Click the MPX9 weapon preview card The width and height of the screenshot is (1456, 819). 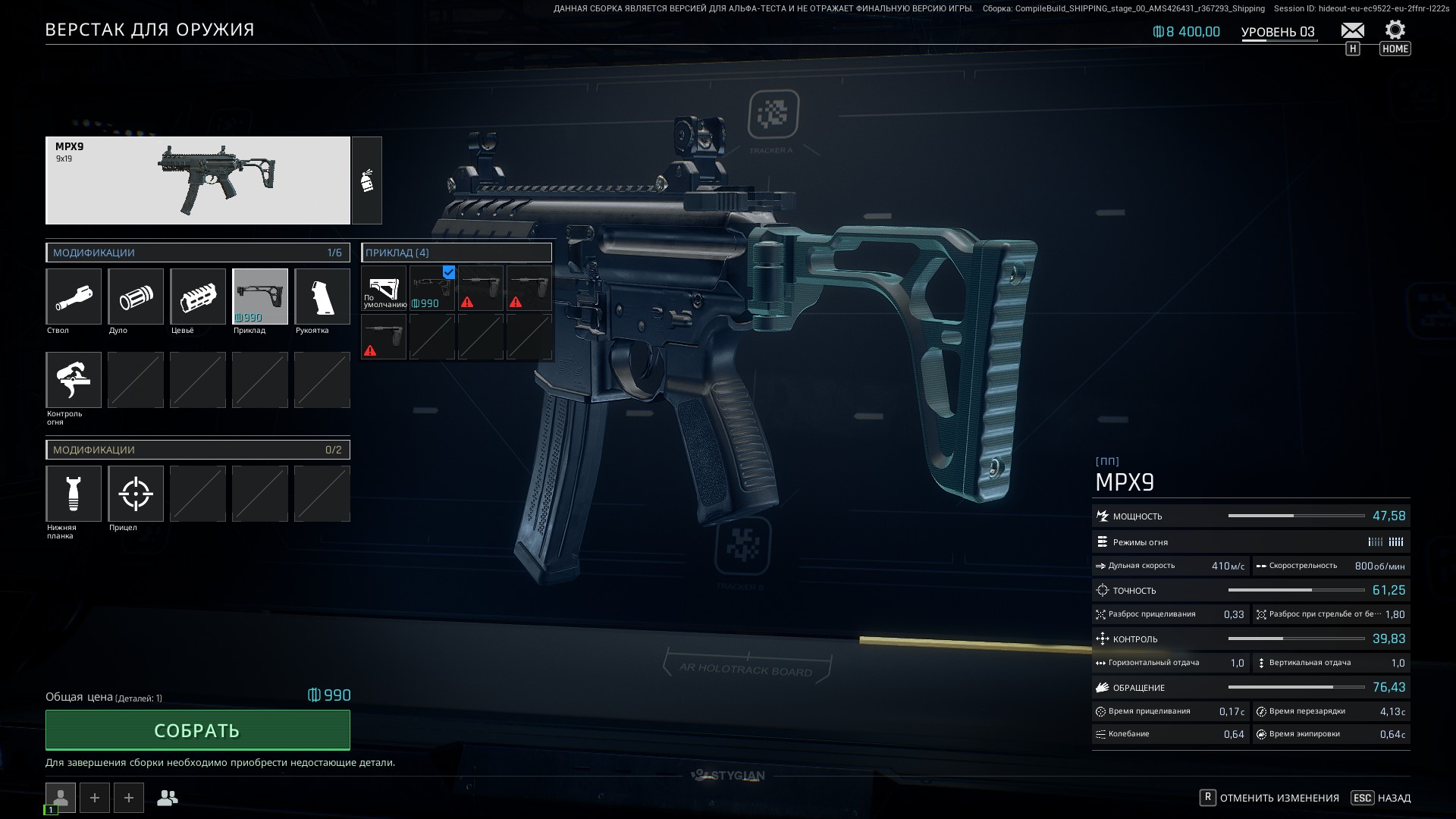click(x=198, y=180)
